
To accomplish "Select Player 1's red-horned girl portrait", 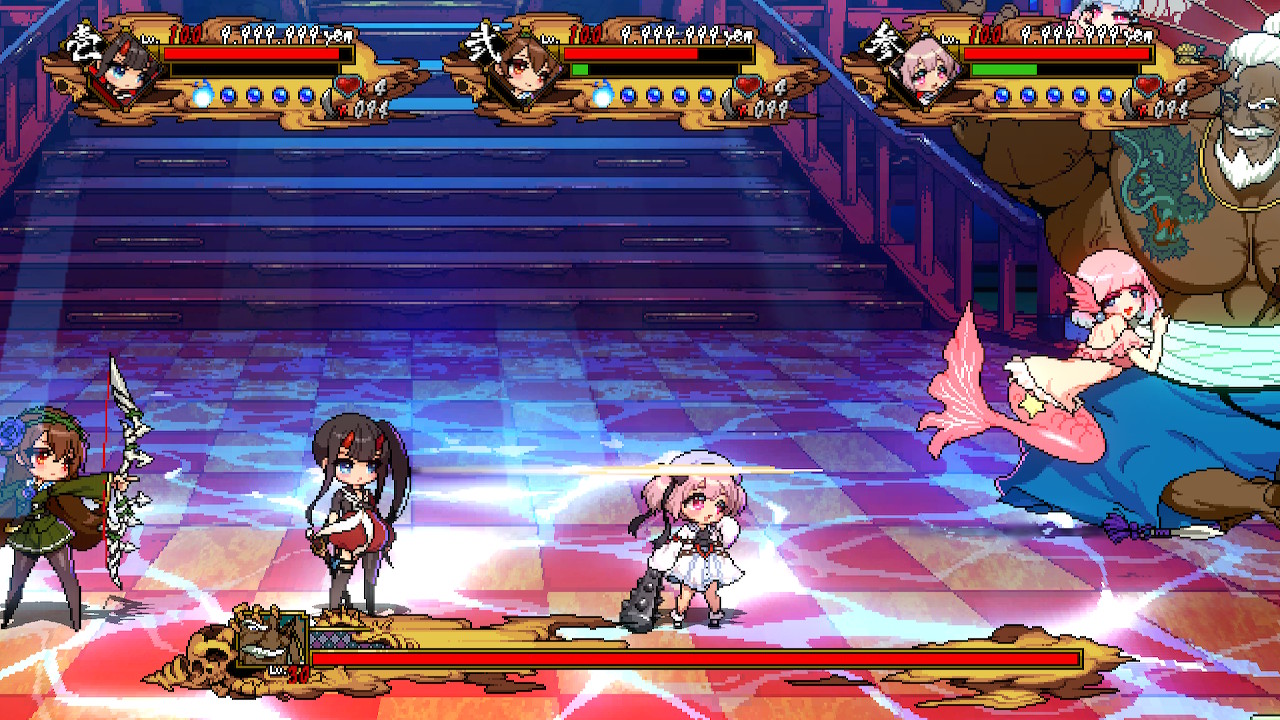I will [x=125, y=72].
